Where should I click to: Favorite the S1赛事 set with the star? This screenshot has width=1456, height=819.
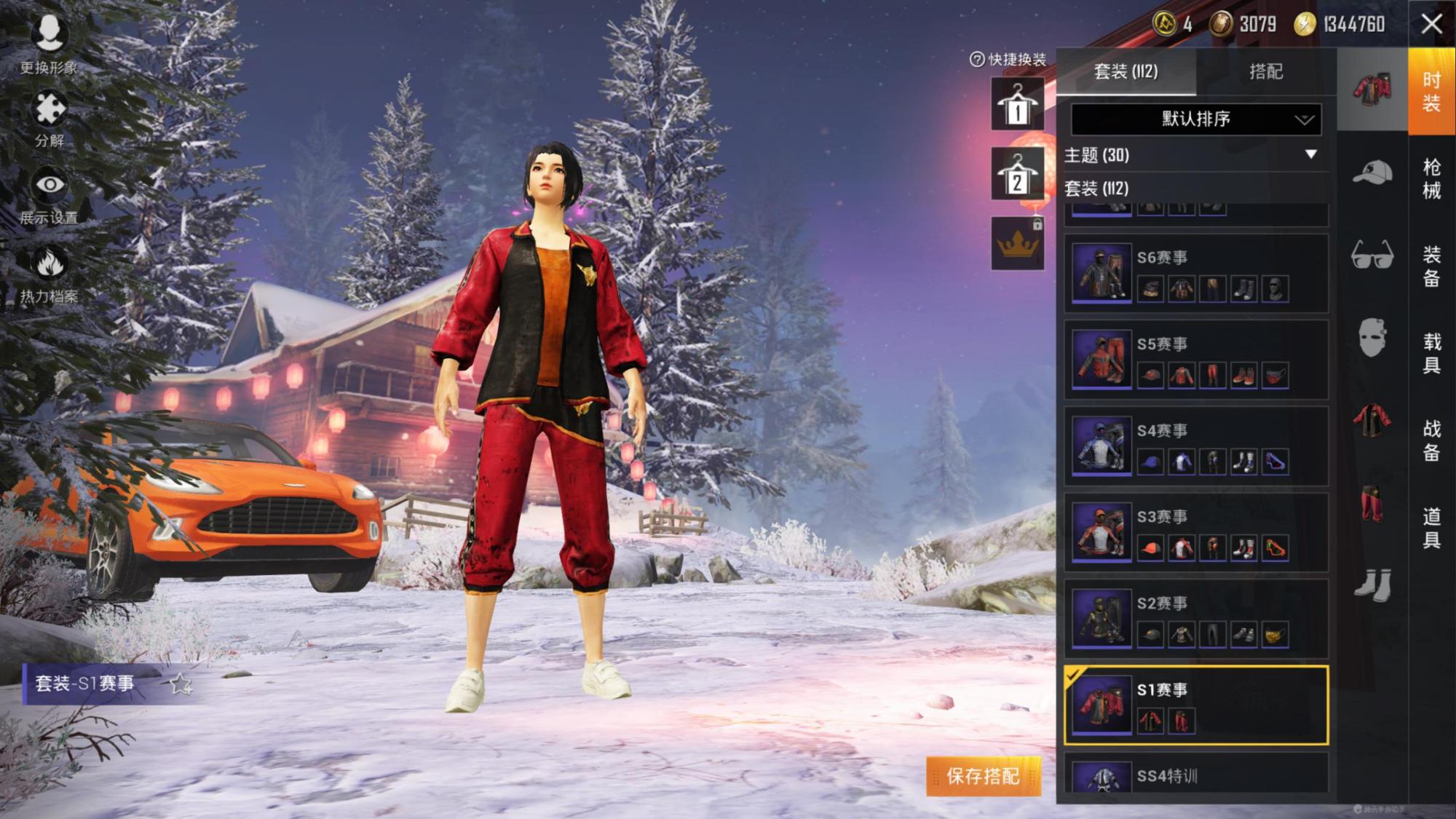point(180,684)
